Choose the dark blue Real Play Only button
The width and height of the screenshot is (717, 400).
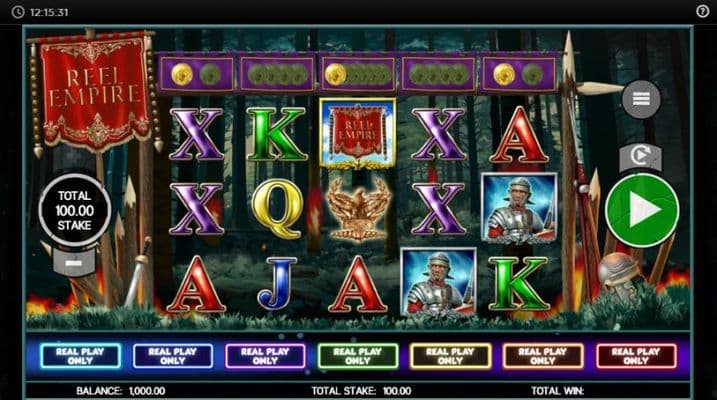point(173,356)
